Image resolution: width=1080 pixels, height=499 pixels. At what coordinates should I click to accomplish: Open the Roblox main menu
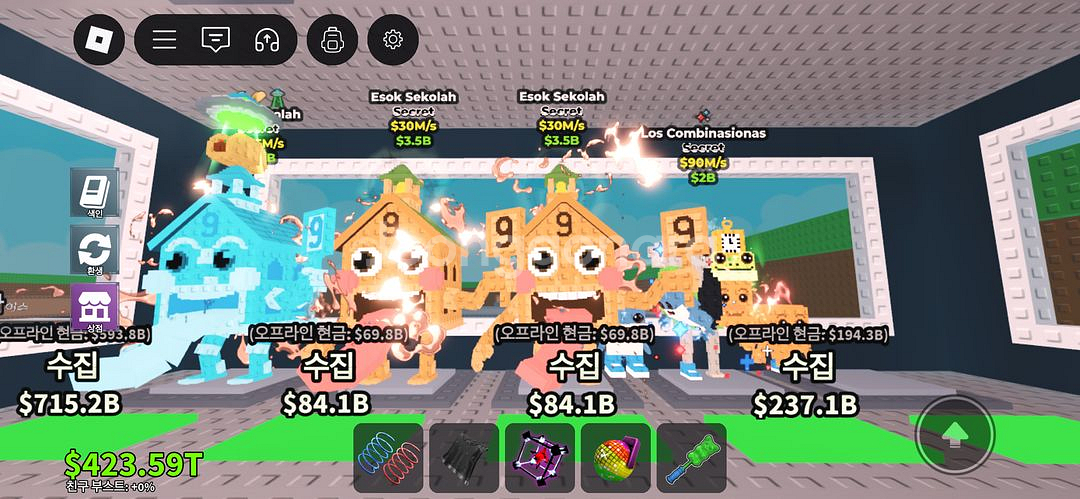pyautogui.click(x=100, y=40)
